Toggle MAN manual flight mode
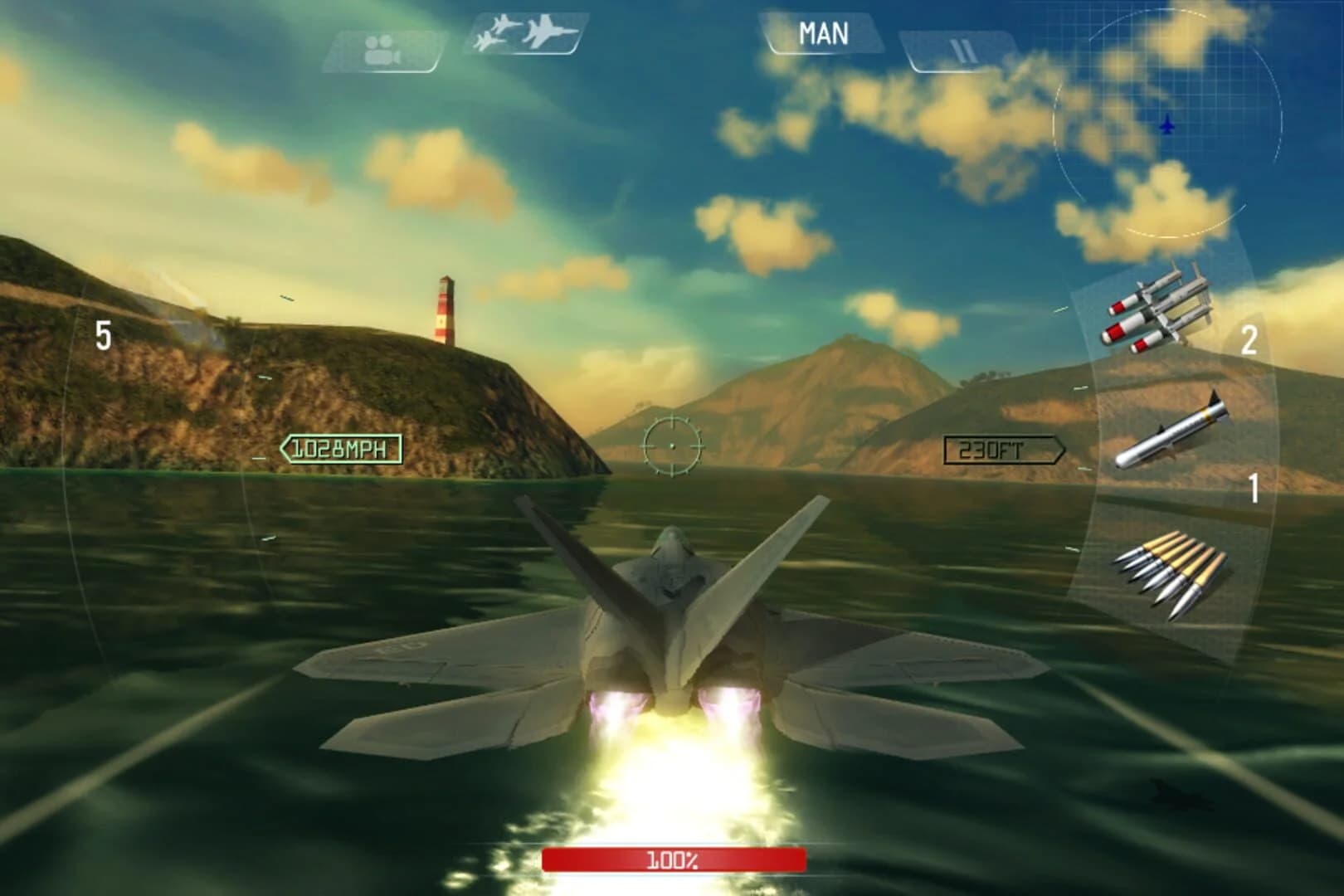Image resolution: width=1344 pixels, height=896 pixels. [824, 33]
